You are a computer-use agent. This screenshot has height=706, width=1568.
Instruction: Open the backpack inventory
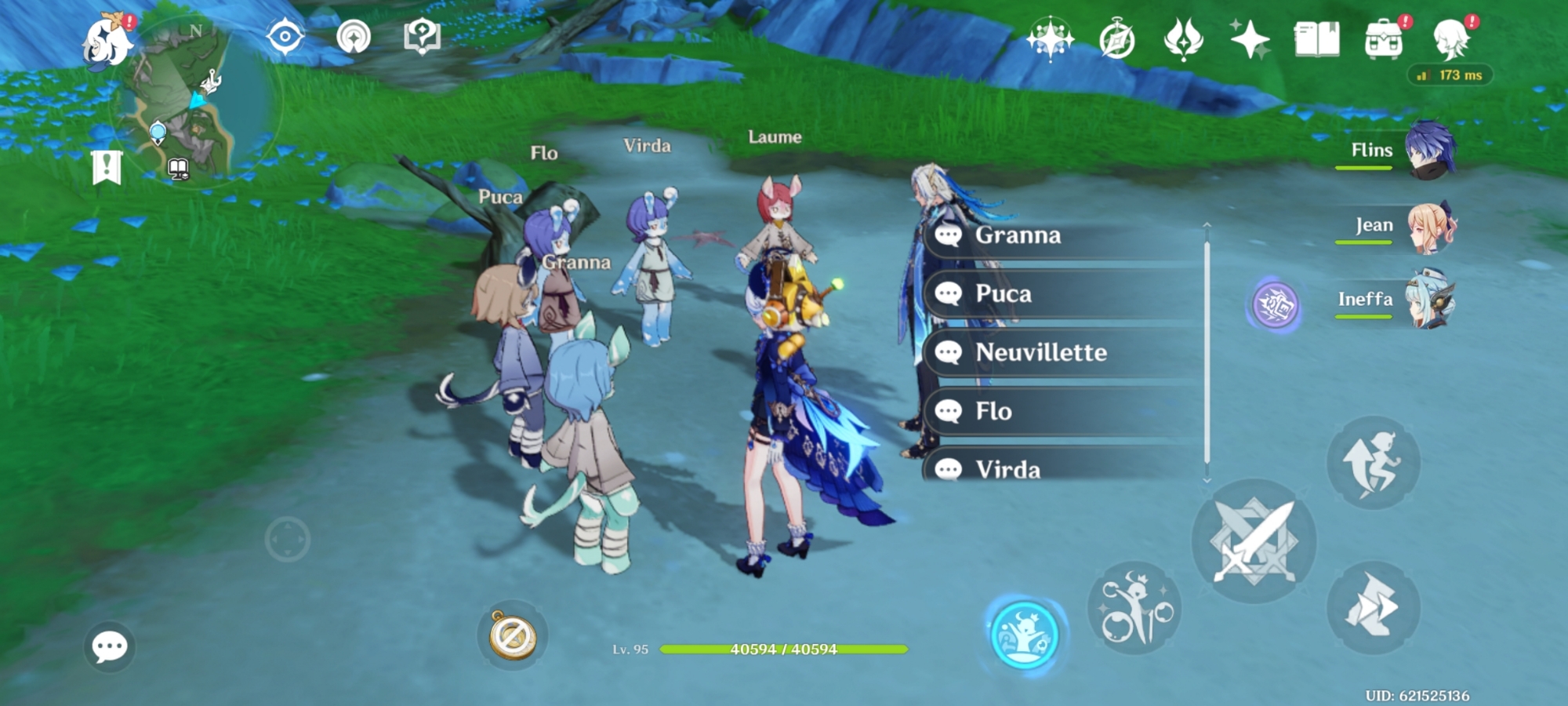[x=1384, y=39]
